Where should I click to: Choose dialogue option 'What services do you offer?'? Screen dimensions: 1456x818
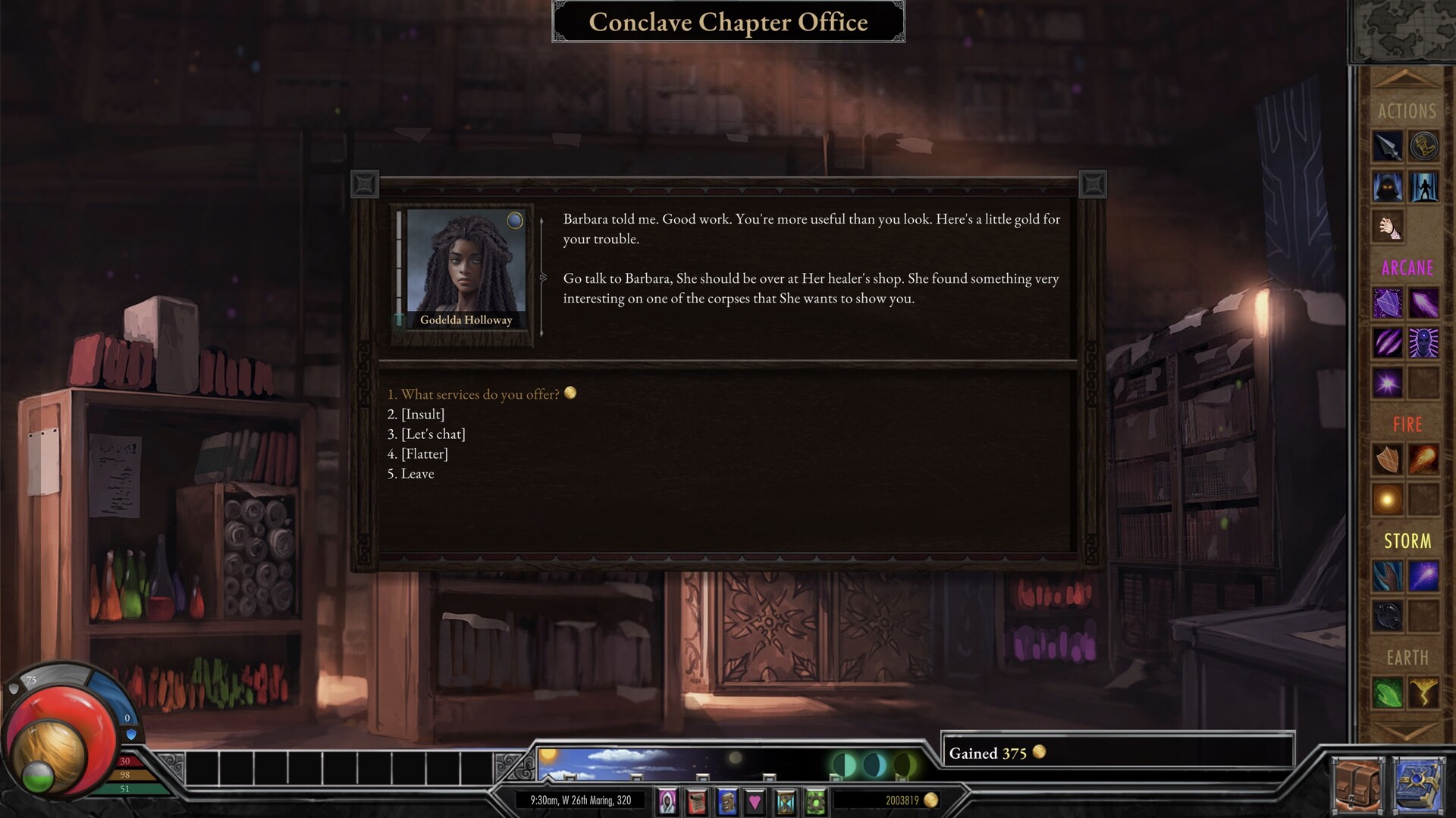point(478,394)
